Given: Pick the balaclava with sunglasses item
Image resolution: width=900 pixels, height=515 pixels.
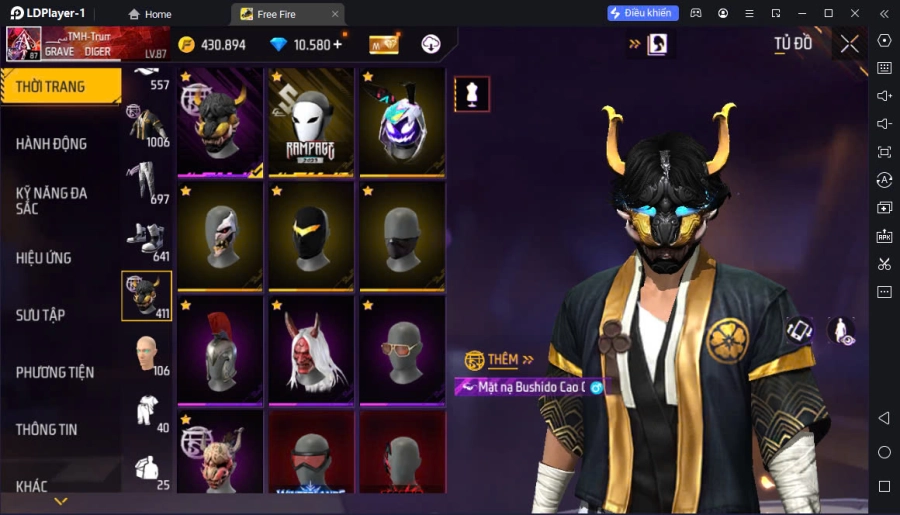Looking at the screenshot, I should 403,349.
